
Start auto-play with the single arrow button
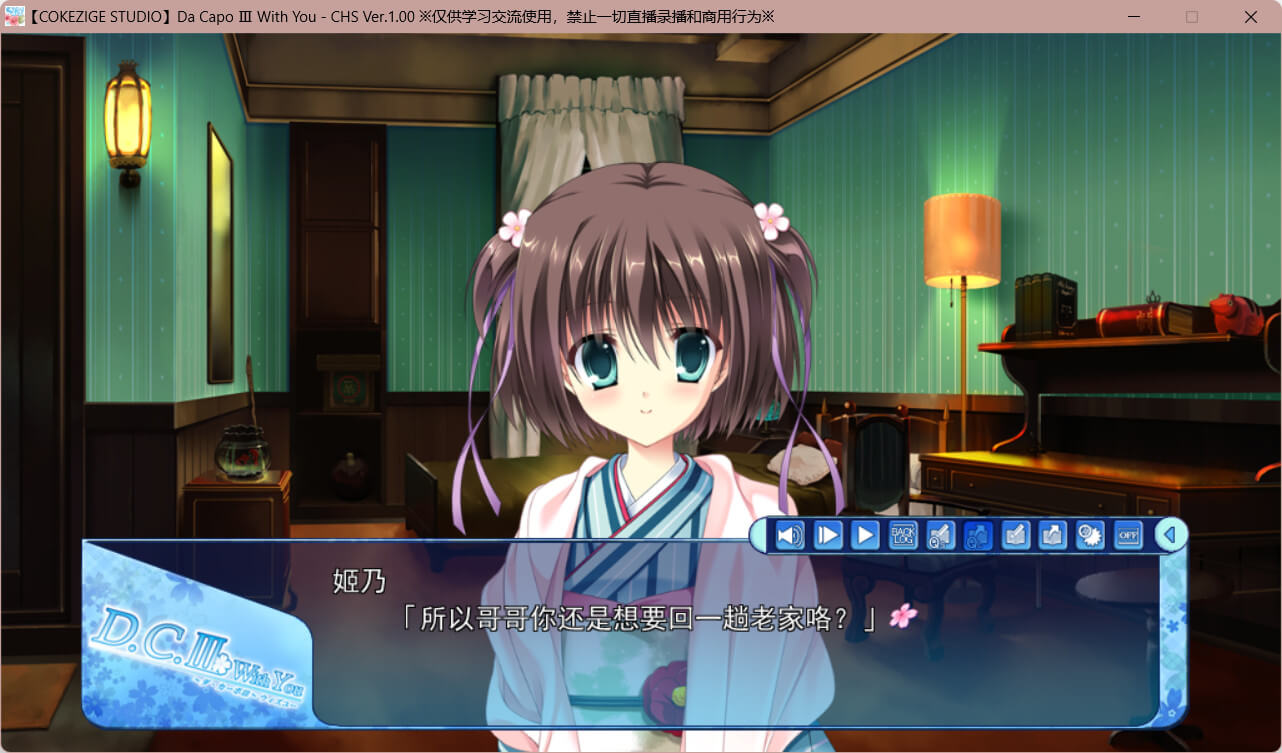[865, 536]
